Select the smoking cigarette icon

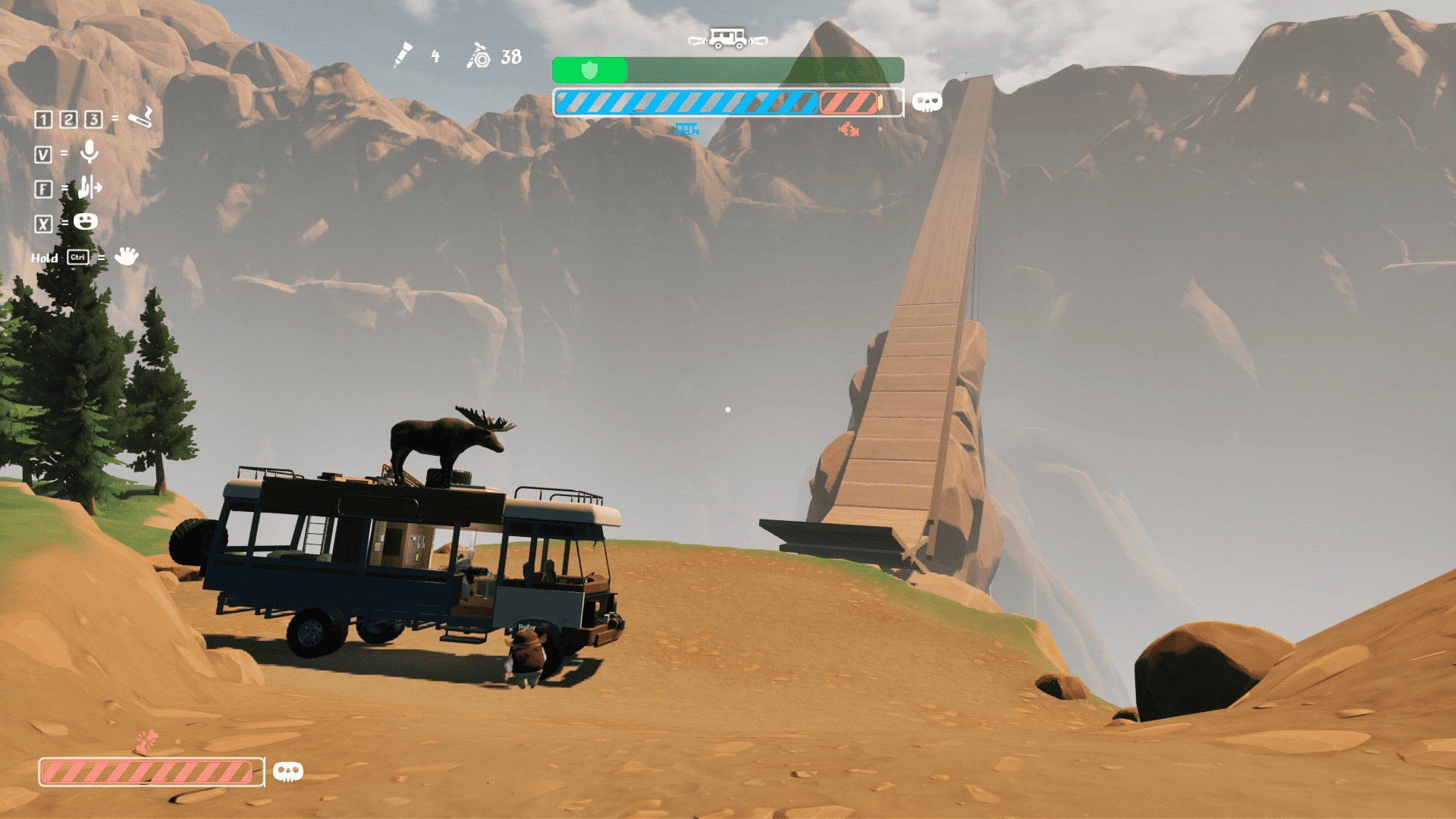[x=140, y=118]
